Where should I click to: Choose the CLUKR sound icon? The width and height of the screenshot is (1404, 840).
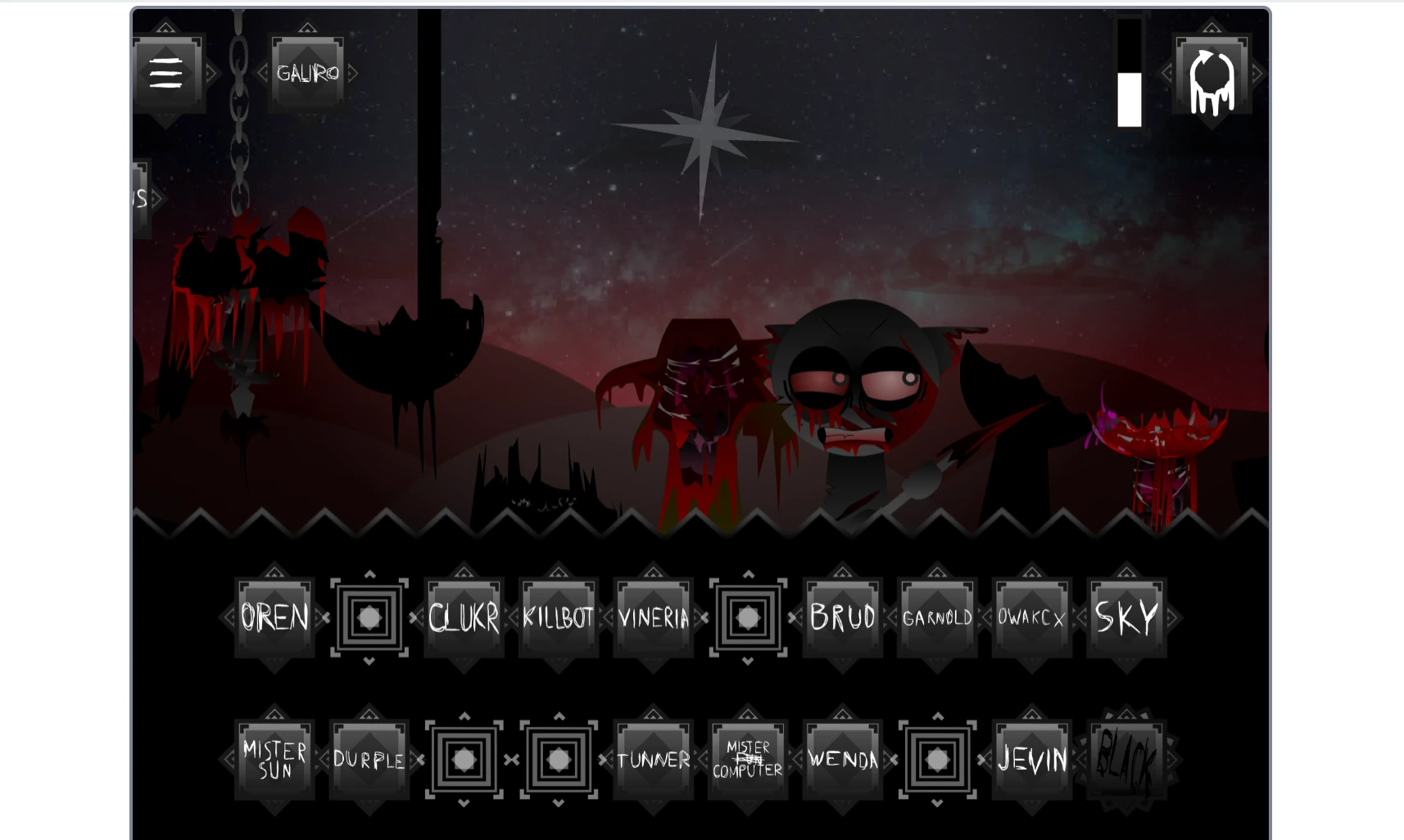(464, 618)
